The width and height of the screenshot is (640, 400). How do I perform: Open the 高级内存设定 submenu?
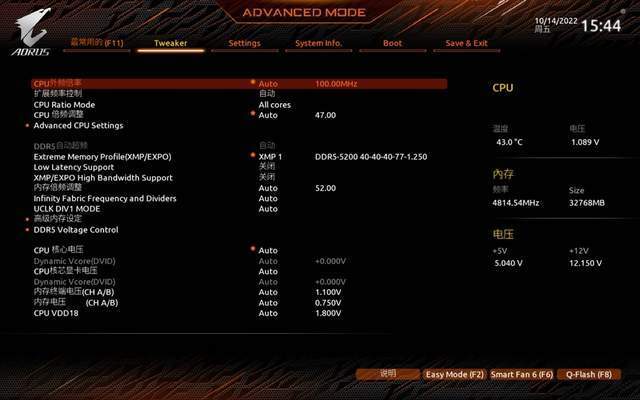click(x=58, y=219)
